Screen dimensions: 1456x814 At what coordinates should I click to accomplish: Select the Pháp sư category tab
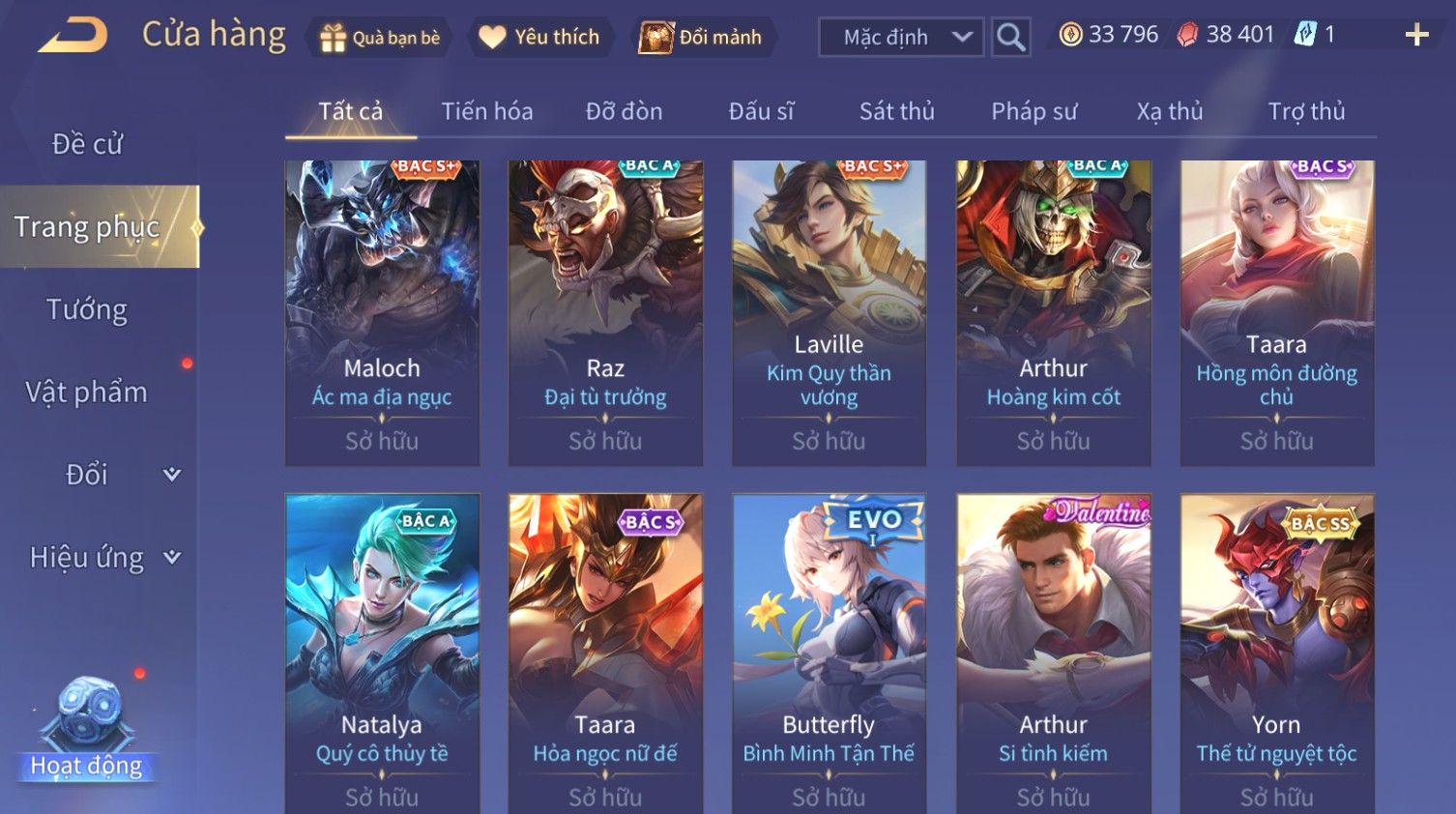tap(1034, 111)
